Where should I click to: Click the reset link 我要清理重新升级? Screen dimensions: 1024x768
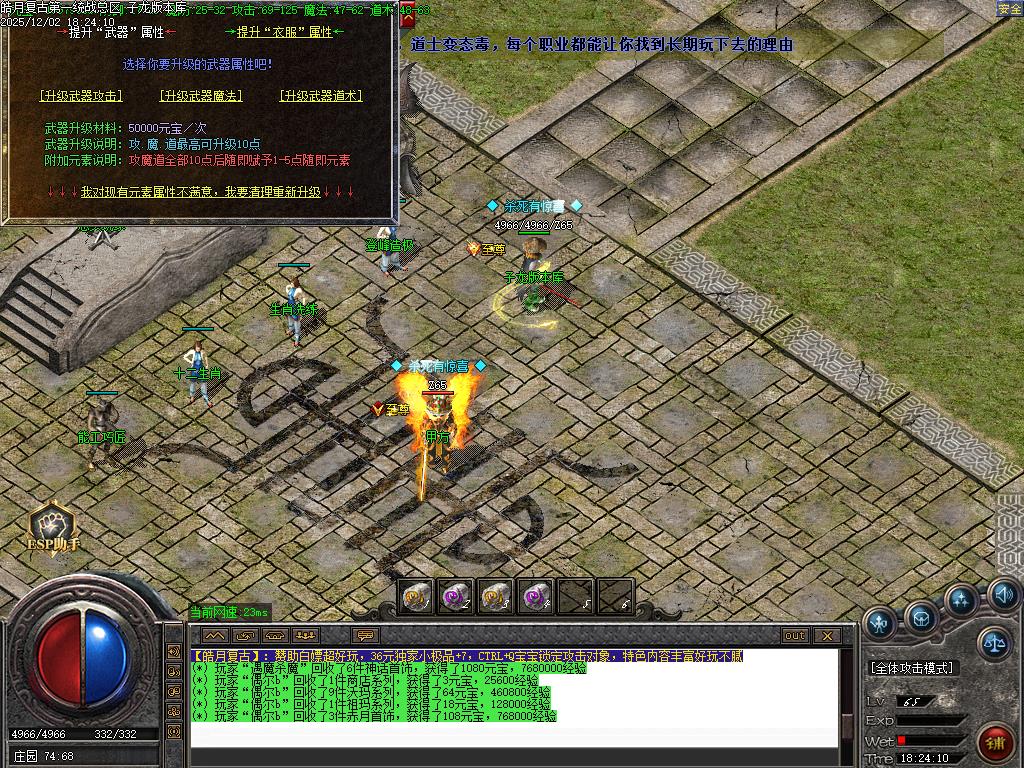click(200, 191)
